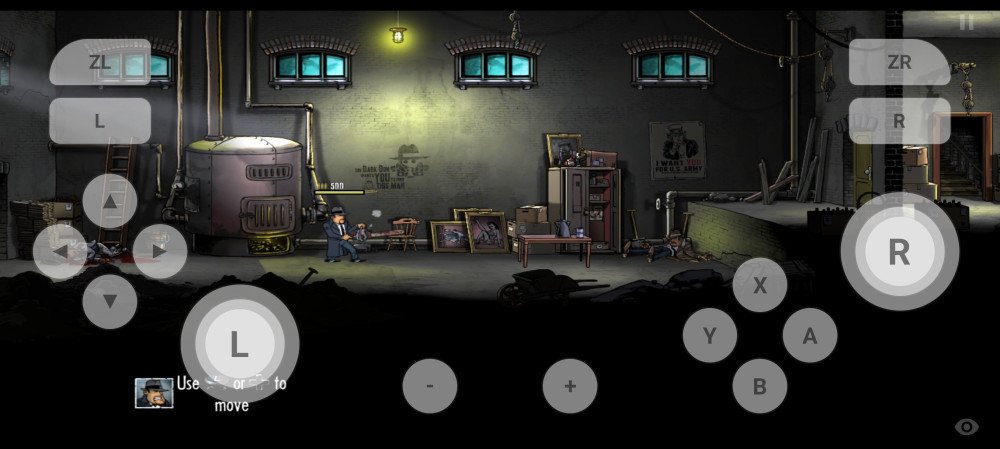
Task: Click the round right analog stick
Action: 899,252
